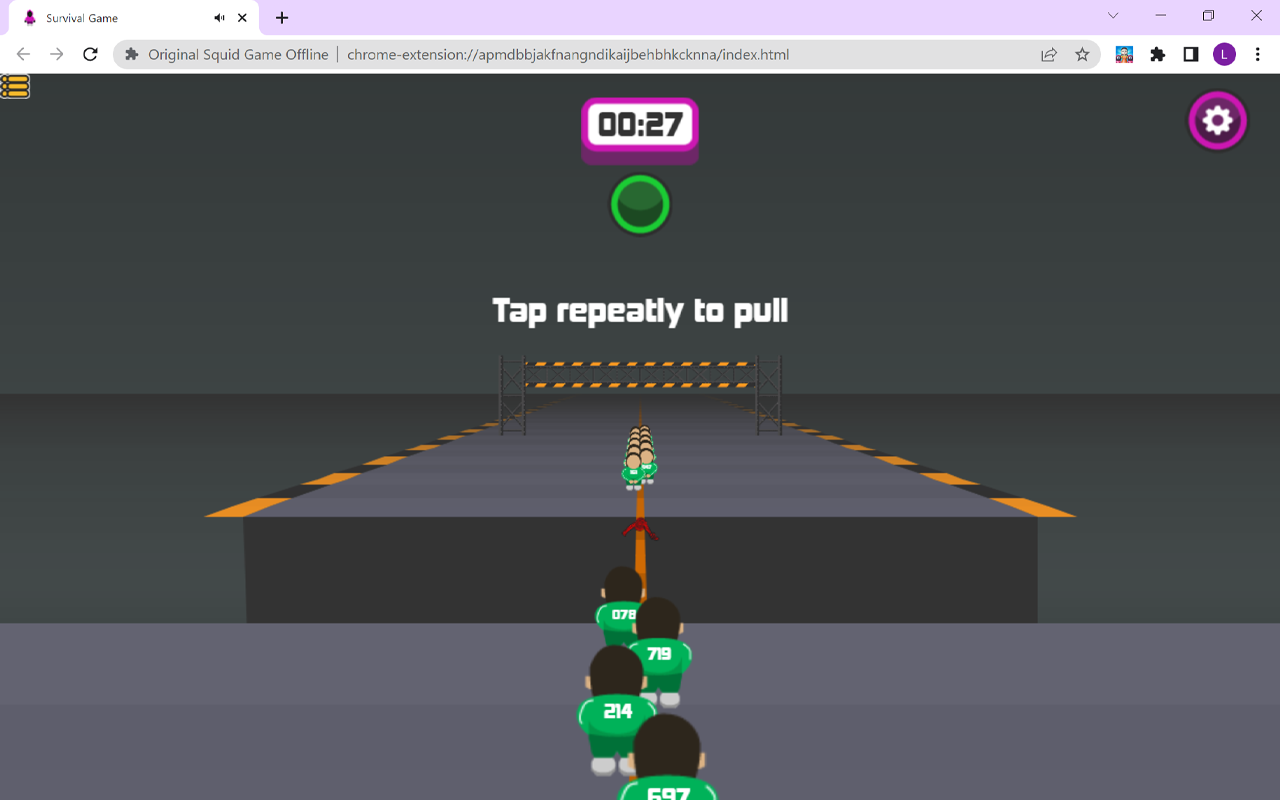Click the 00:27 countdown timer display
Viewport: 1280px width, 800px height.
point(640,126)
